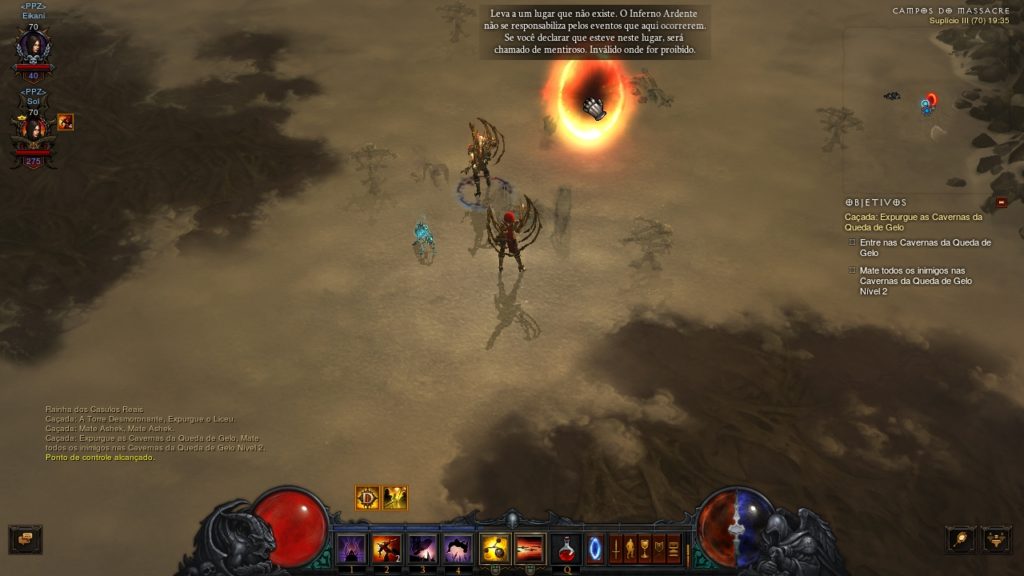Image resolution: width=1024 pixels, height=576 pixels.
Task: Select Sol's party portrait
Action: point(33,131)
